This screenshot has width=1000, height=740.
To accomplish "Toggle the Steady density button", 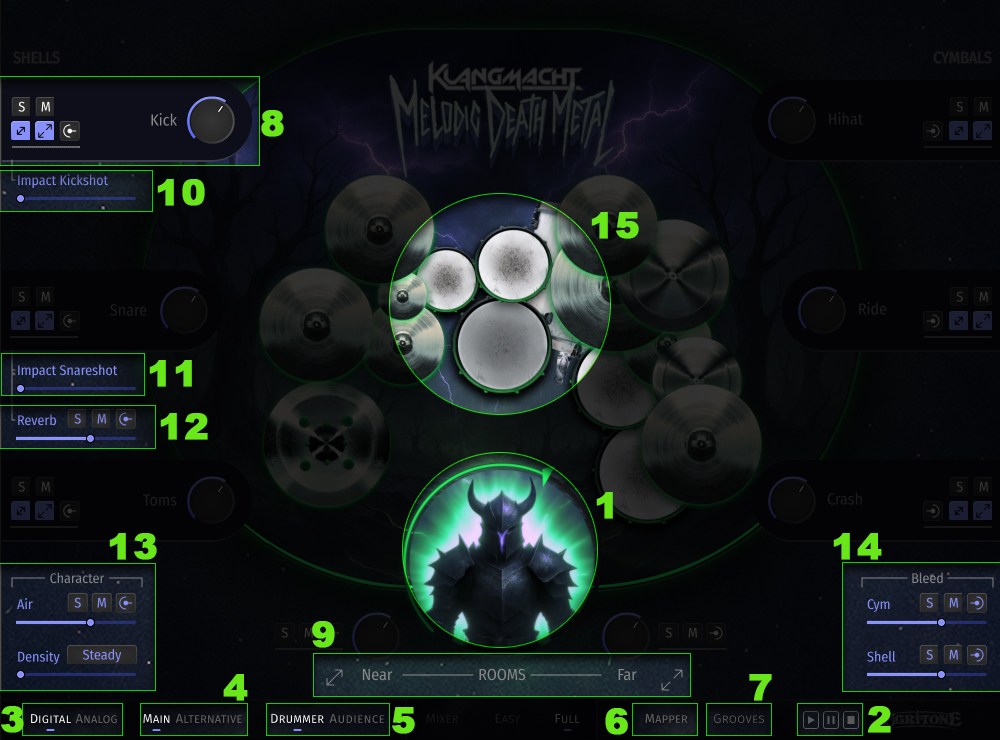I will pos(102,656).
